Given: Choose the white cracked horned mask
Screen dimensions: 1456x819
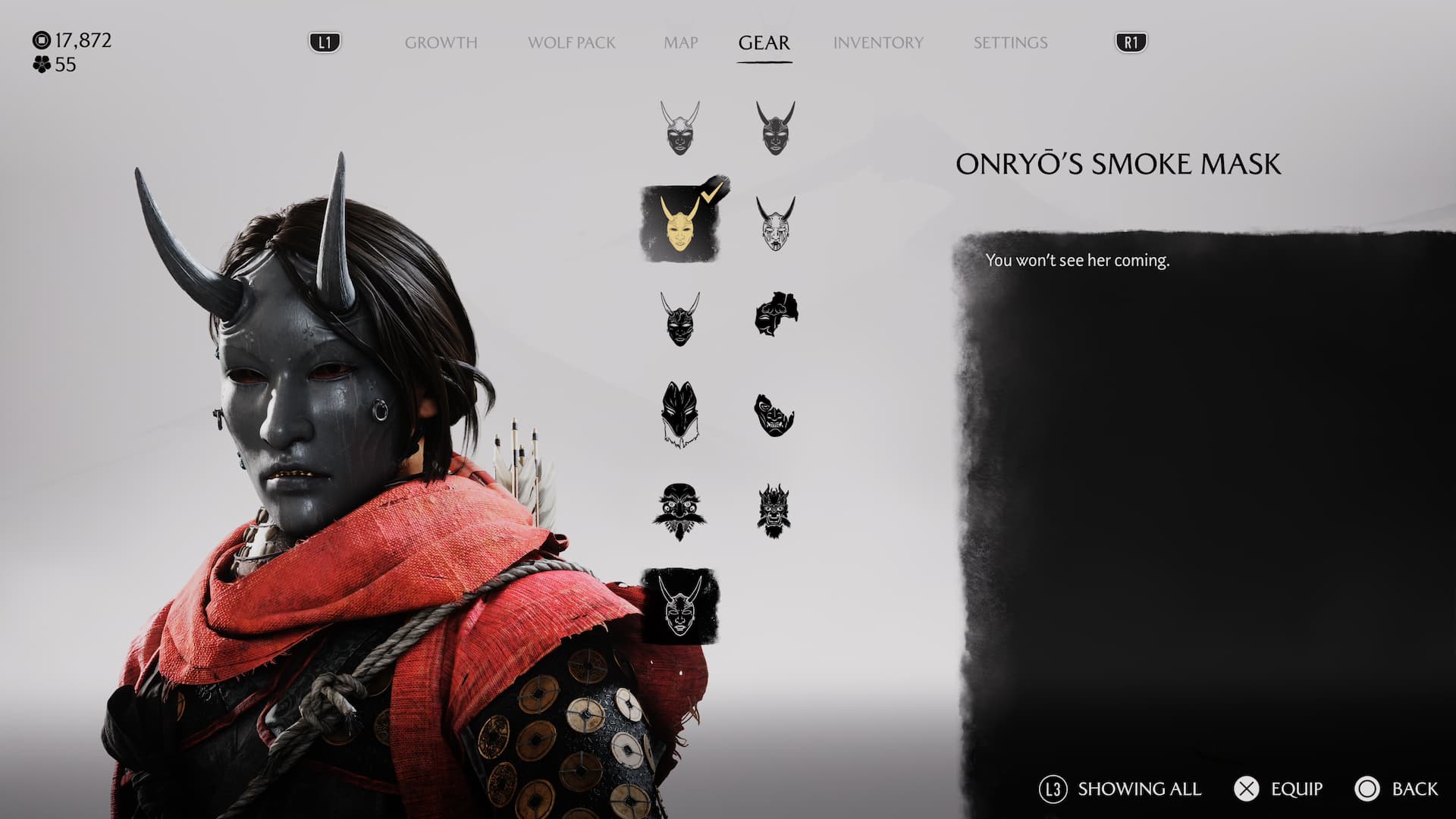Looking at the screenshot, I should (775, 224).
